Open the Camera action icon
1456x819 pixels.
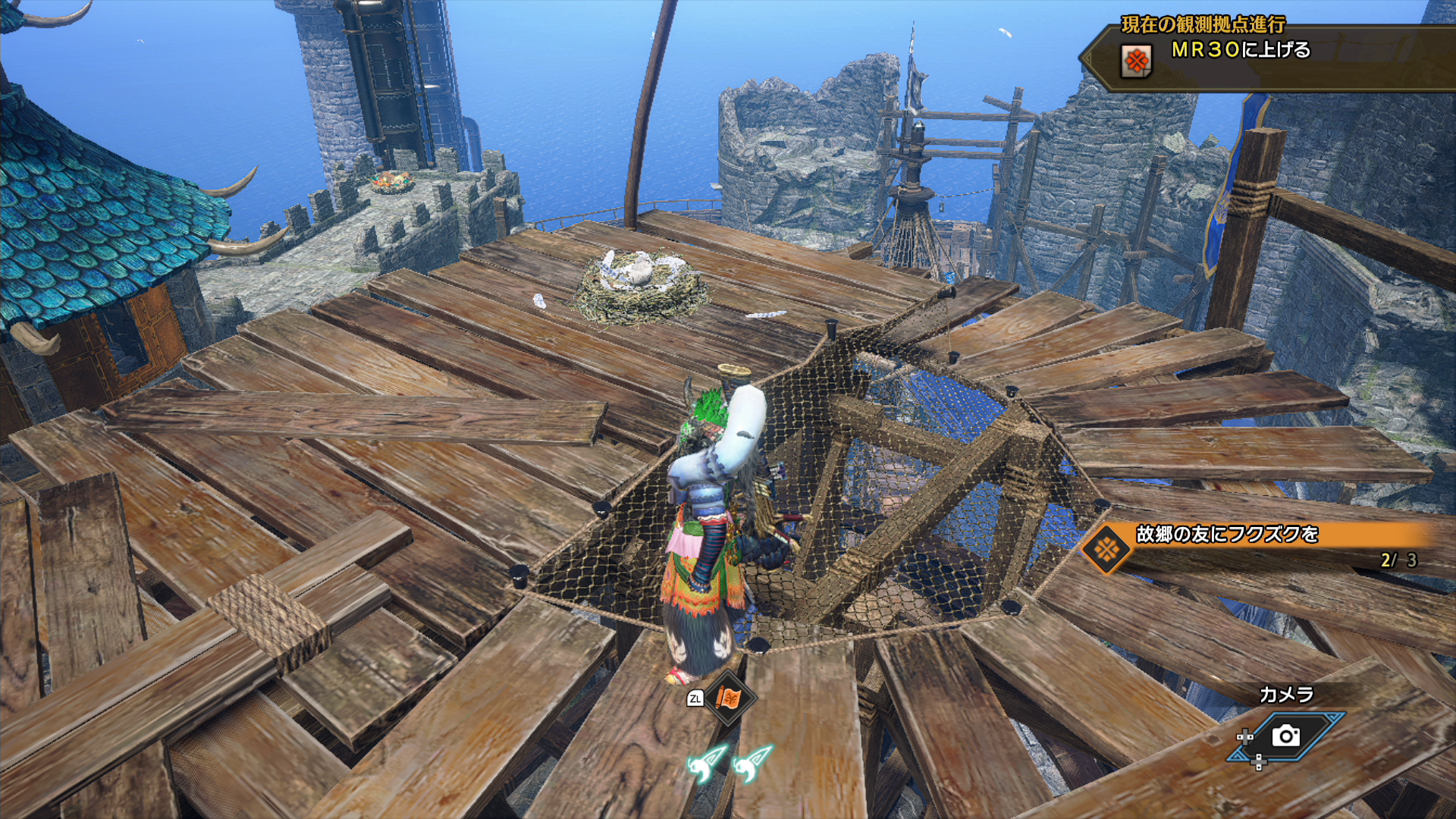1286,736
